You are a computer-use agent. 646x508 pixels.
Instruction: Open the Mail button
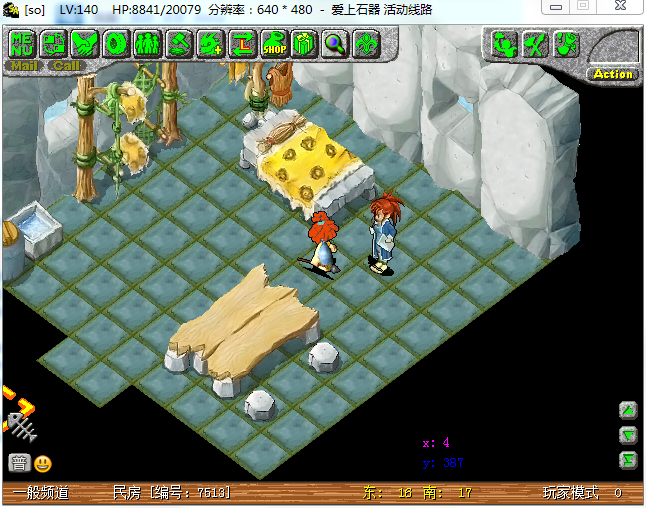[24, 66]
